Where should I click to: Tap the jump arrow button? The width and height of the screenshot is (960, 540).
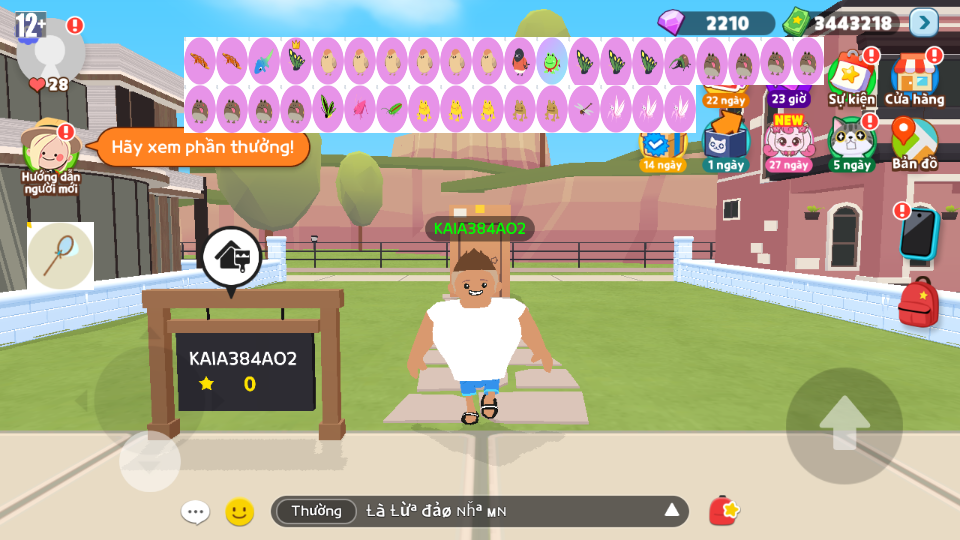tap(844, 425)
